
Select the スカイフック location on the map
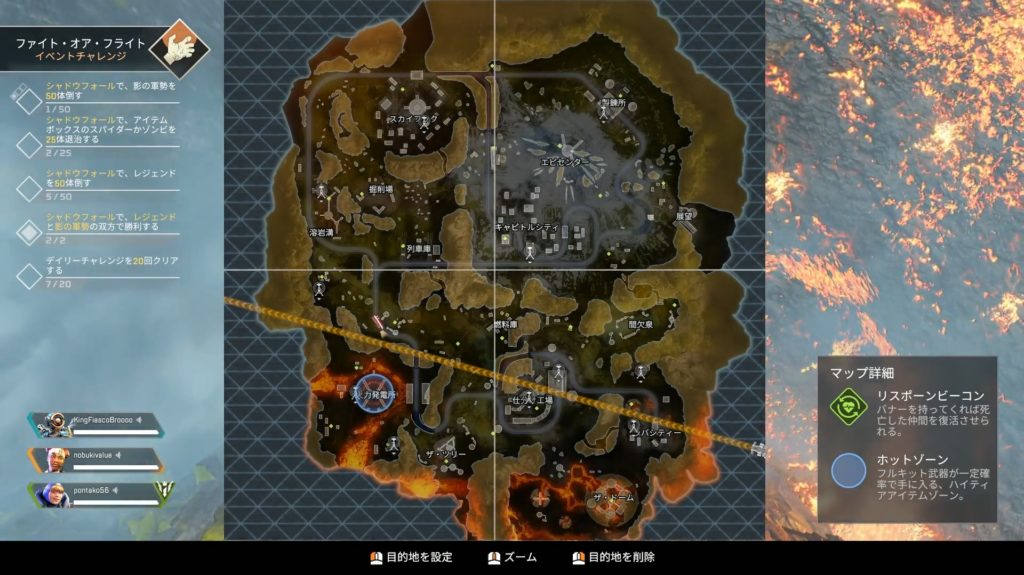point(413,119)
